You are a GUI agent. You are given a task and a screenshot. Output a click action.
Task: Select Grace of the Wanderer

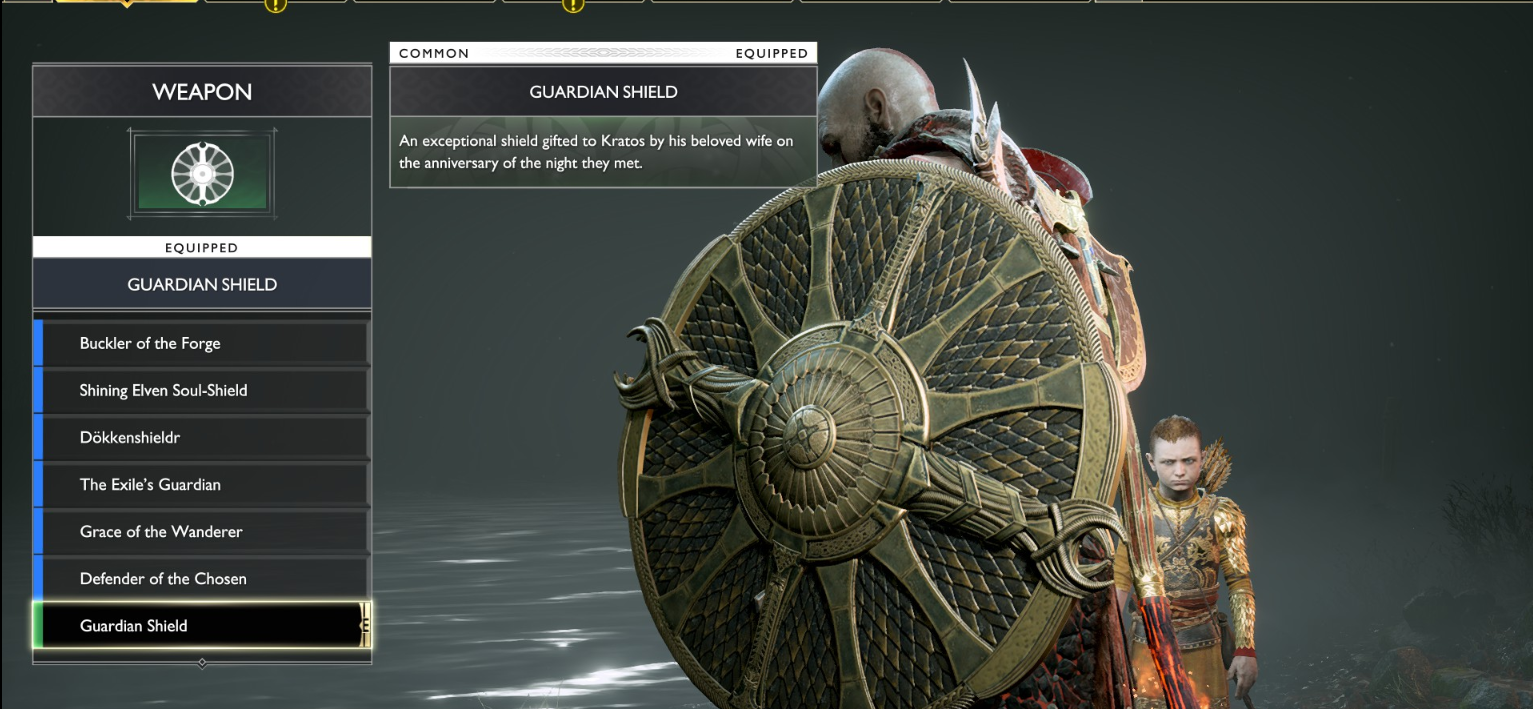tap(202, 531)
